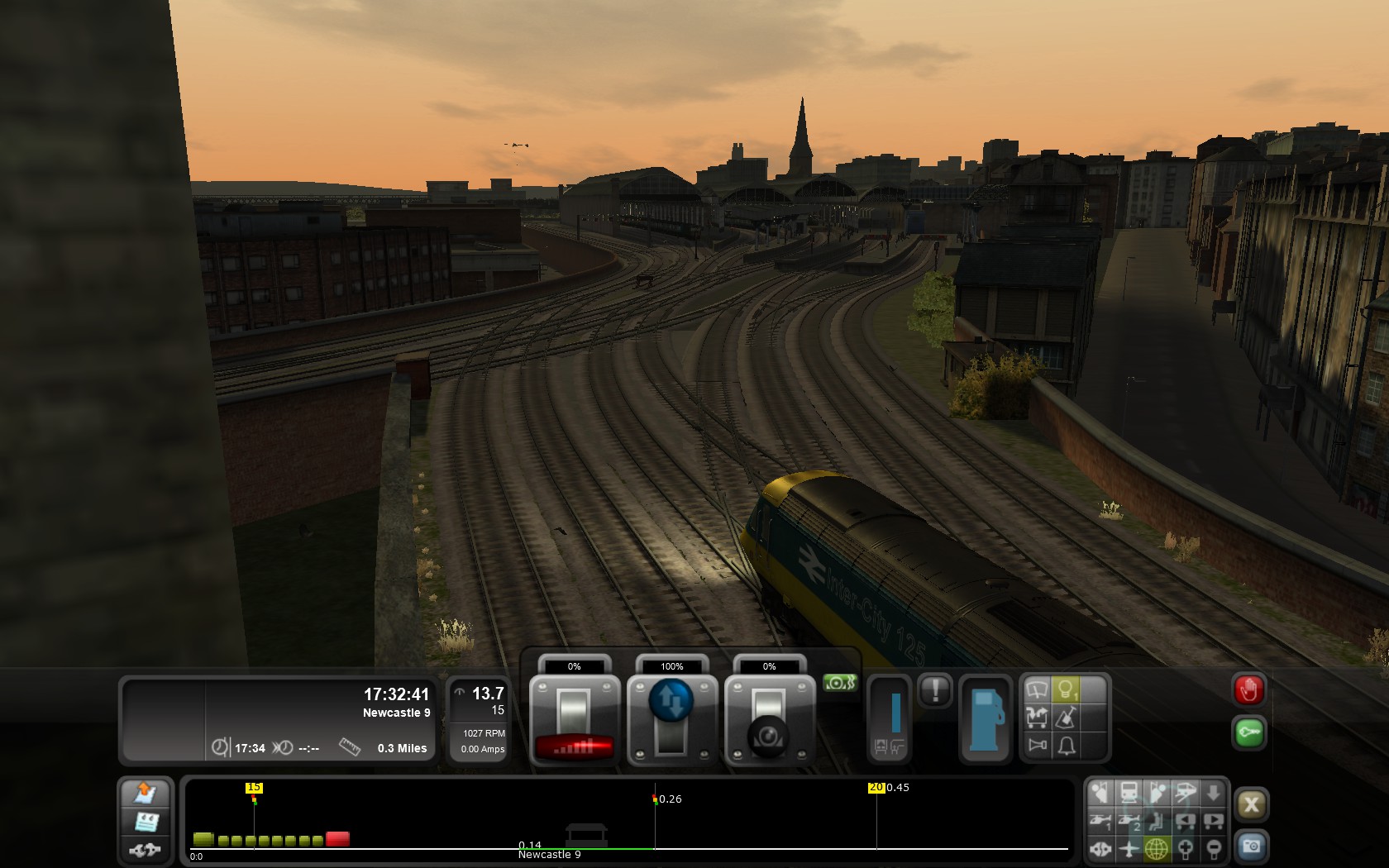This screenshot has height=868, width=1389.
Task: Toggle the windscreen wipers icon
Action: (1037, 689)
